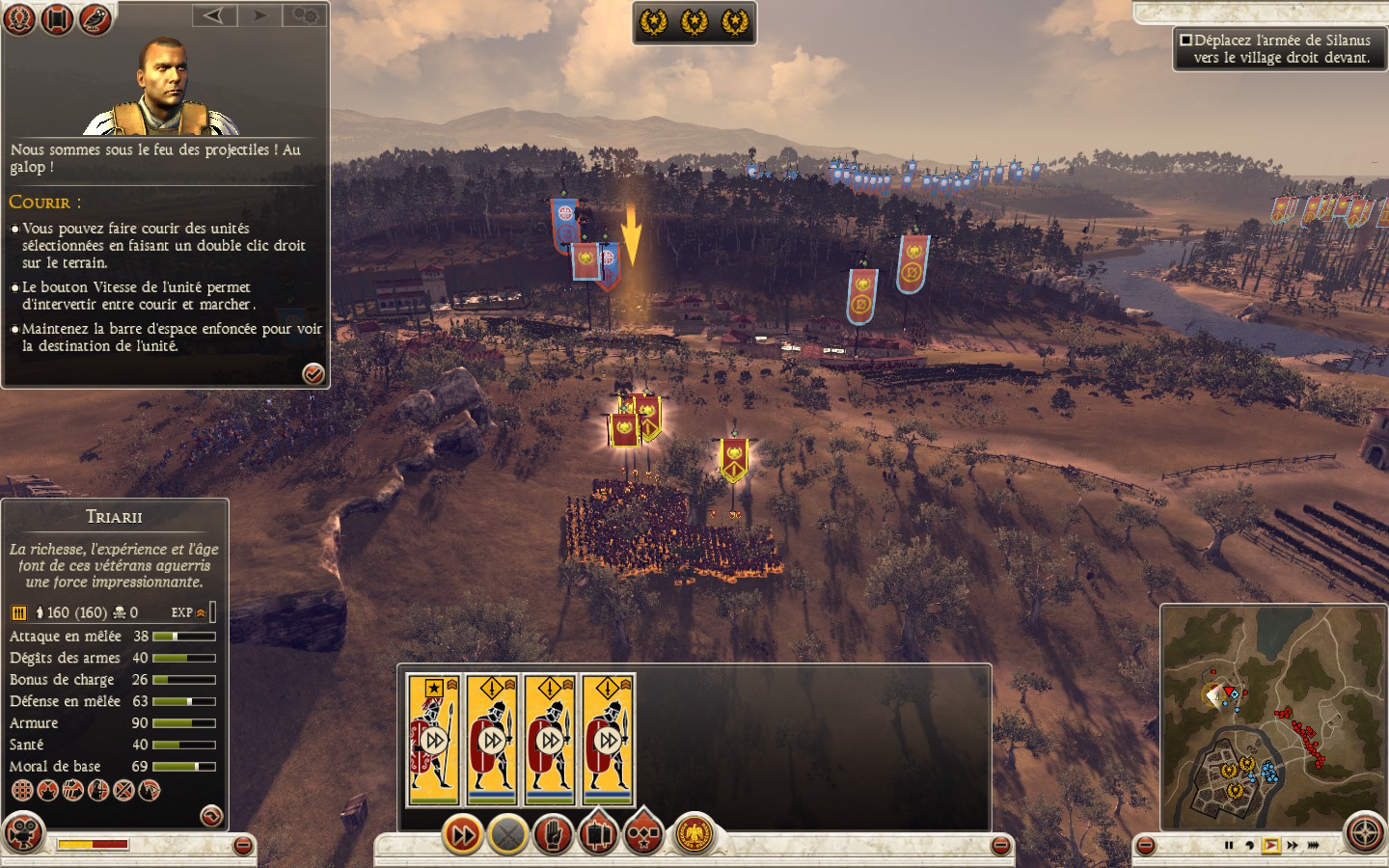
Task: Set battle to slow motion speed
Action: click(x=1249, y=846)
